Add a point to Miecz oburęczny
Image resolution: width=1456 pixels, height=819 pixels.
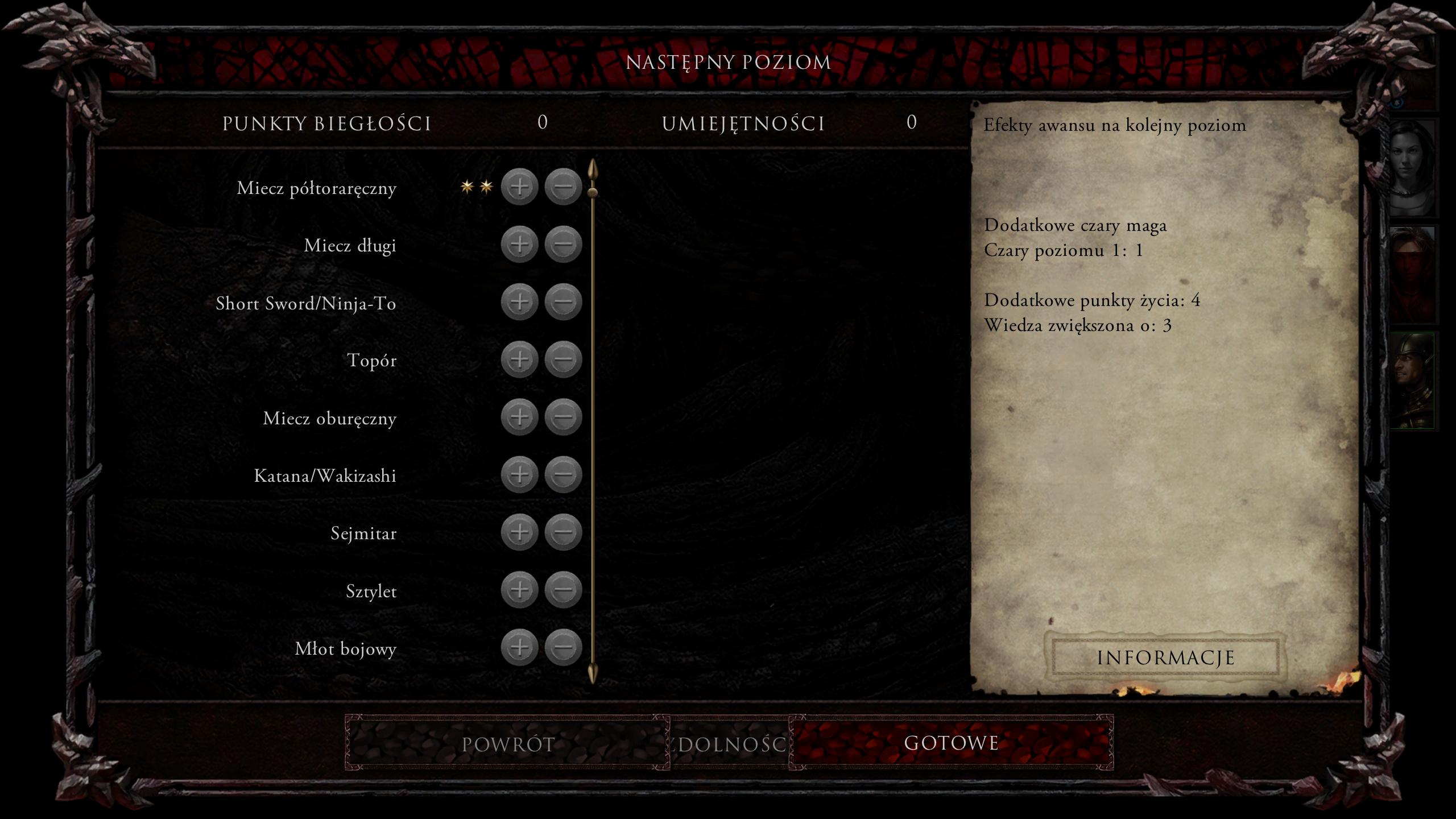[x=519, y=417]
